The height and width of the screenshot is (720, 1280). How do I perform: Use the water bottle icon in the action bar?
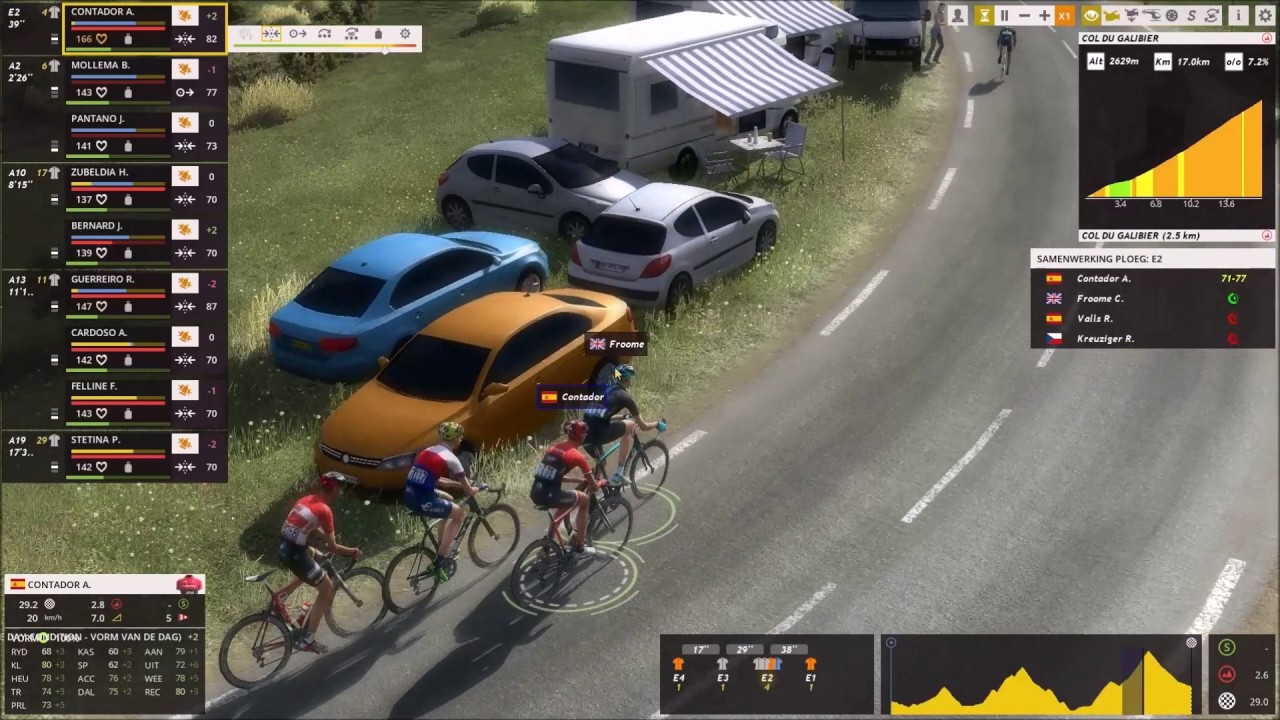click(x=378, y=34)
